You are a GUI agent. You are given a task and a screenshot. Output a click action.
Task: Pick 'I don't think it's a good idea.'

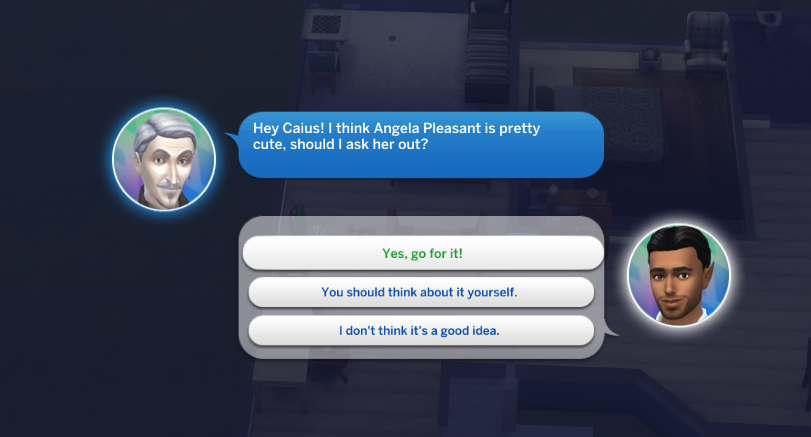pyautogui.click(x=420, y=331)
